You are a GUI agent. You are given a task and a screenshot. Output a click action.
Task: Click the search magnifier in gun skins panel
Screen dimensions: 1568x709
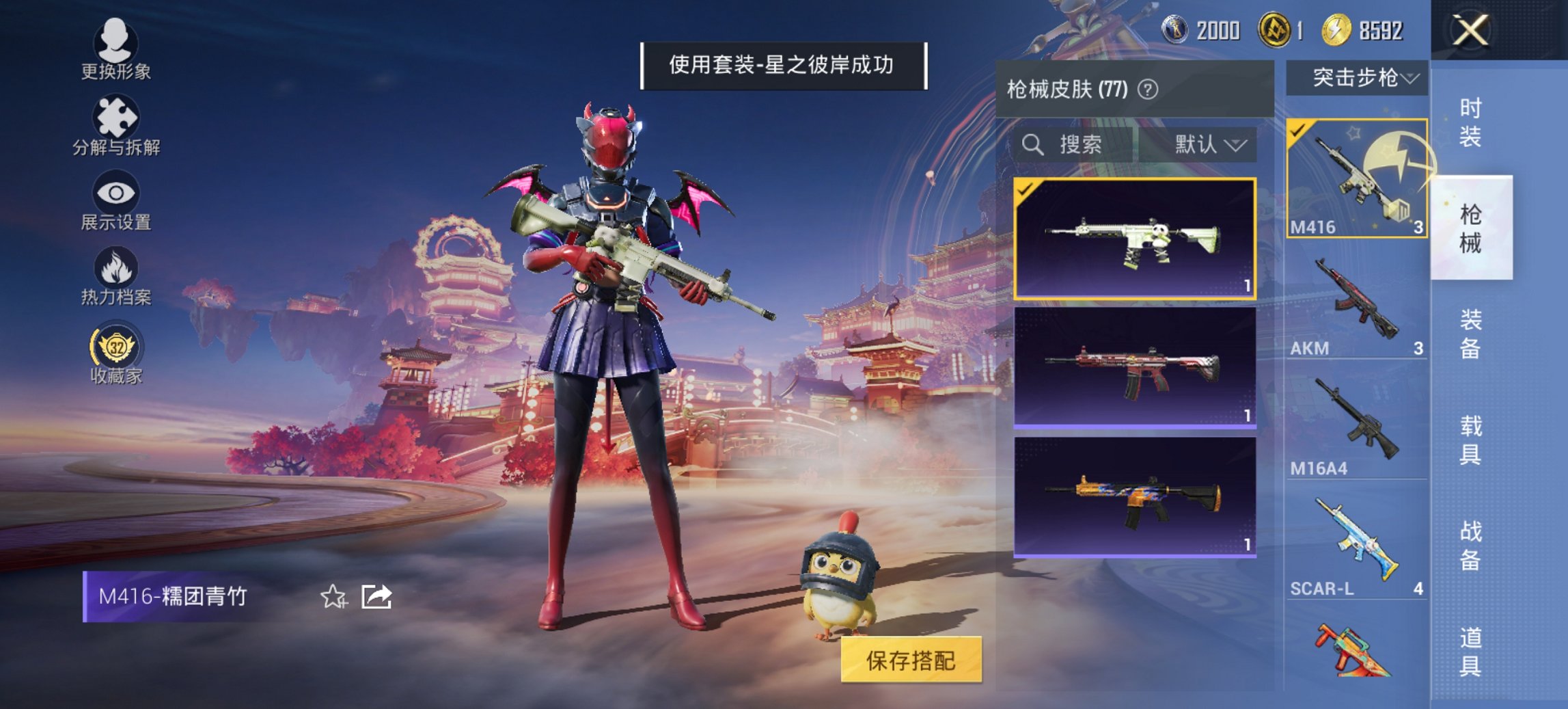pyautogui.click(x=1031, y=146)
